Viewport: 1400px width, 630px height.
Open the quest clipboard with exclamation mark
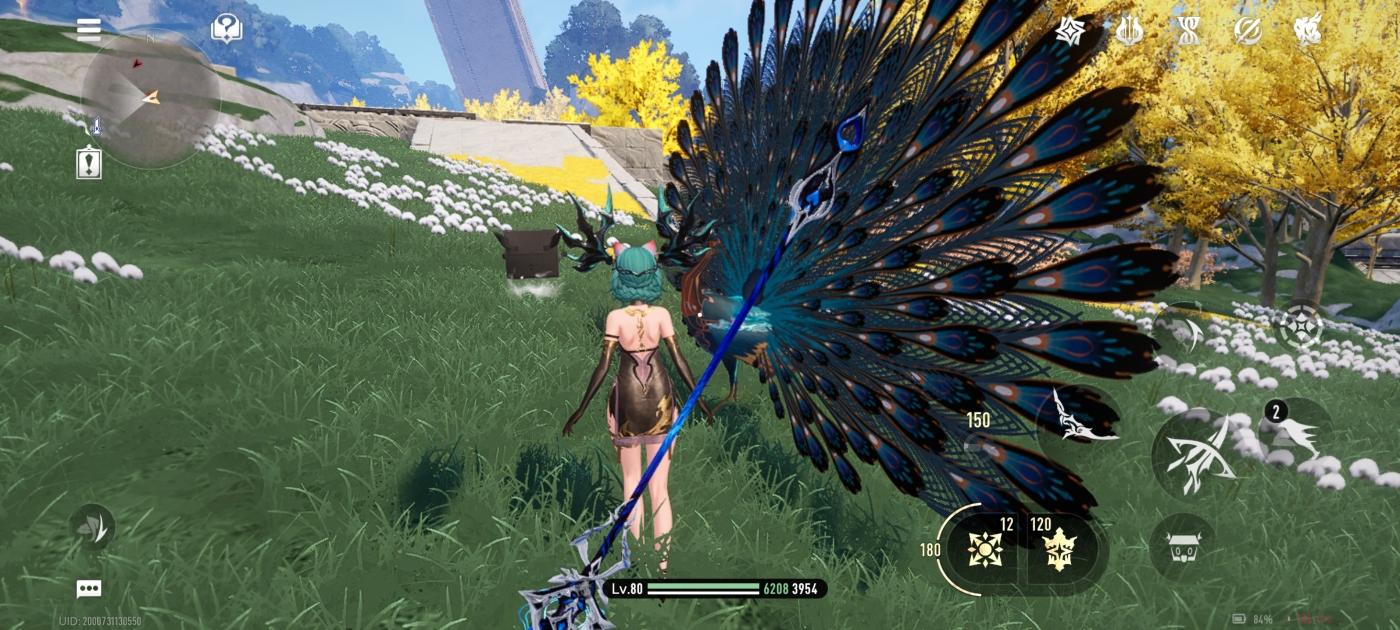pos(89,163)
